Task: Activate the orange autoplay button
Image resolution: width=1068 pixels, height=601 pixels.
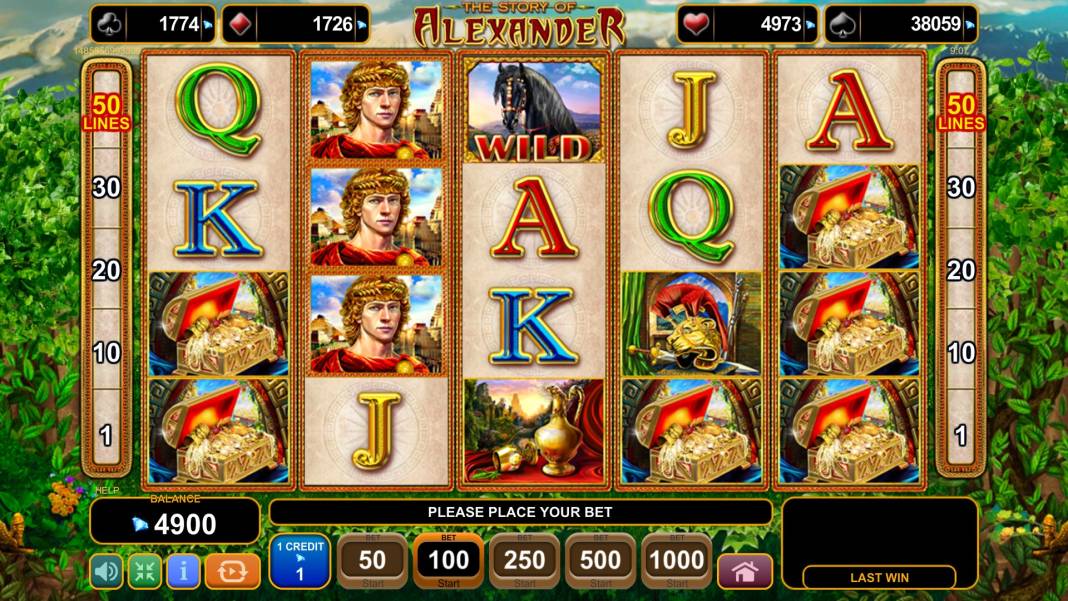Action: pyautogui.click(x=232, y=571)
